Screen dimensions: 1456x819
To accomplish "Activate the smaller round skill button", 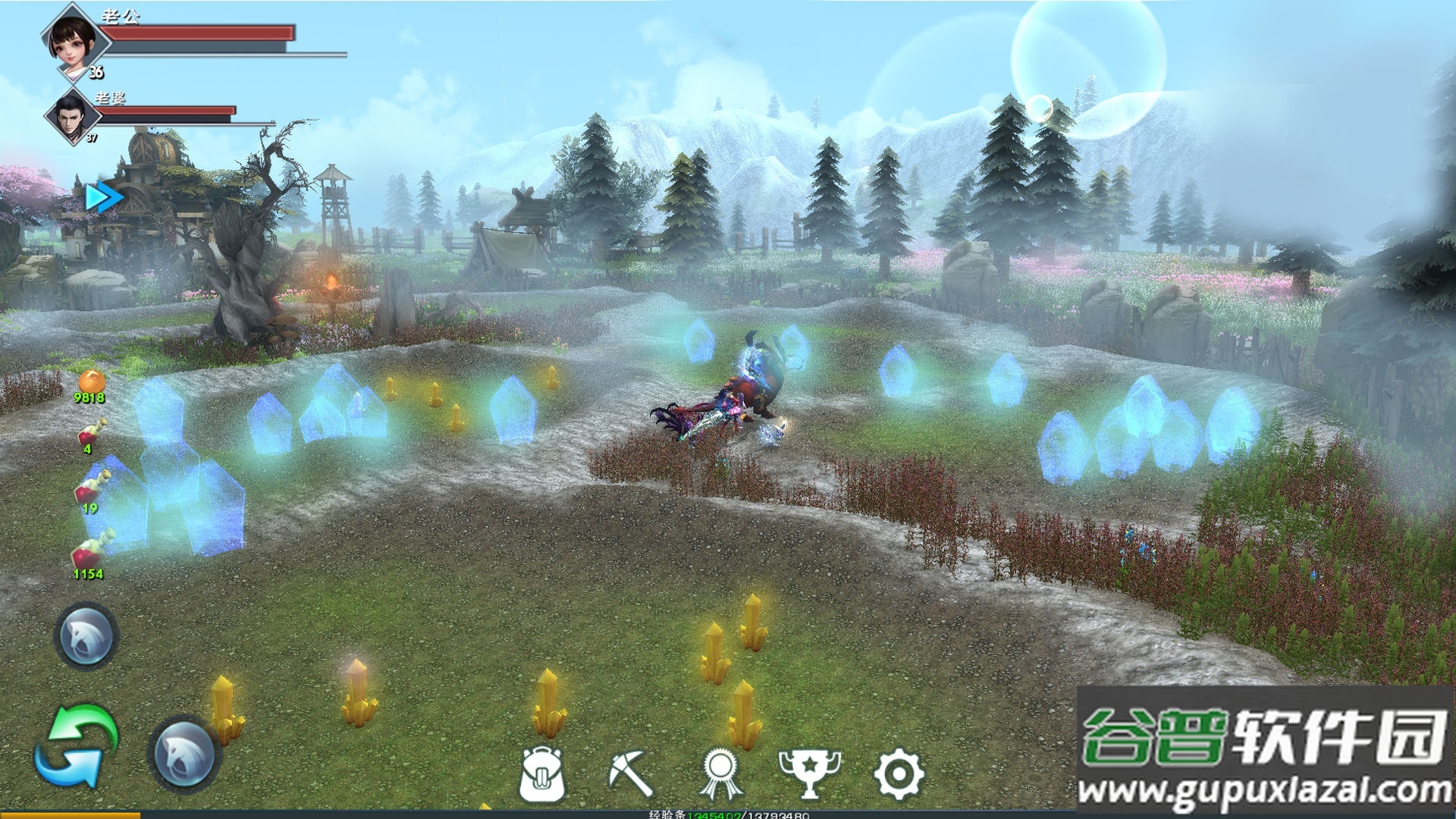I will (86, 637).
